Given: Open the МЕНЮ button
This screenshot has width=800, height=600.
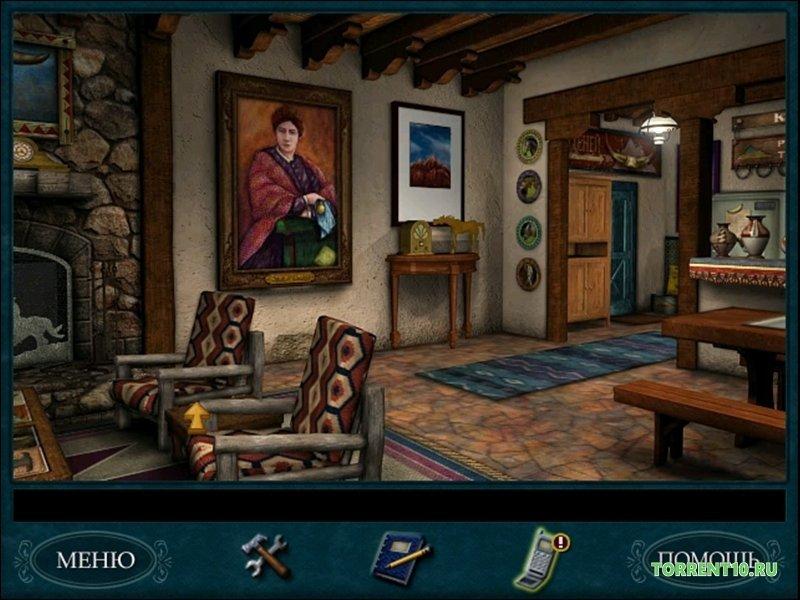Looking at the screenshot, I should [95, 559].
